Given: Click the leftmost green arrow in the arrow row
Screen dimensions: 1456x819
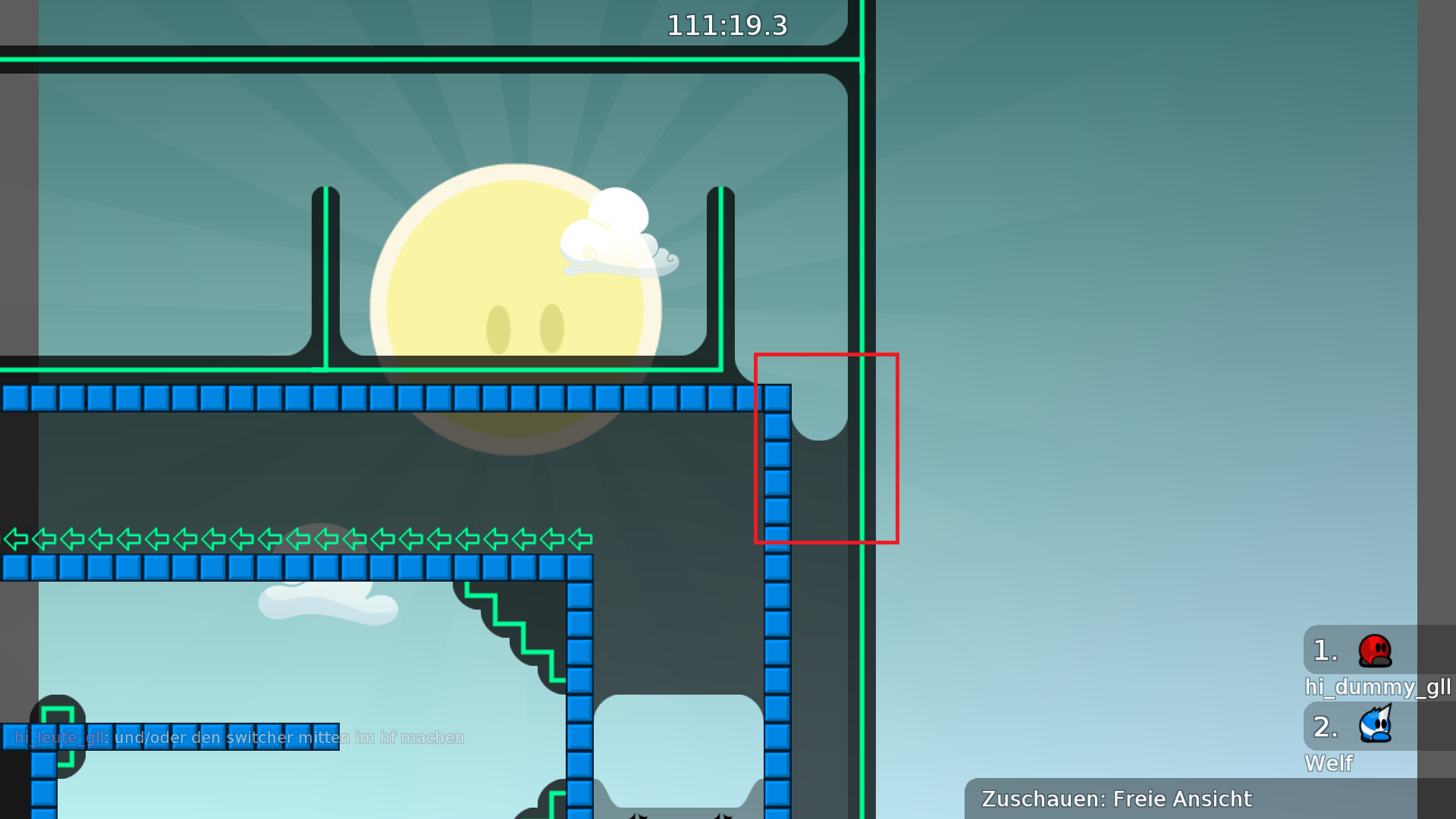Looking at the screenshot, I should (15, 540).
